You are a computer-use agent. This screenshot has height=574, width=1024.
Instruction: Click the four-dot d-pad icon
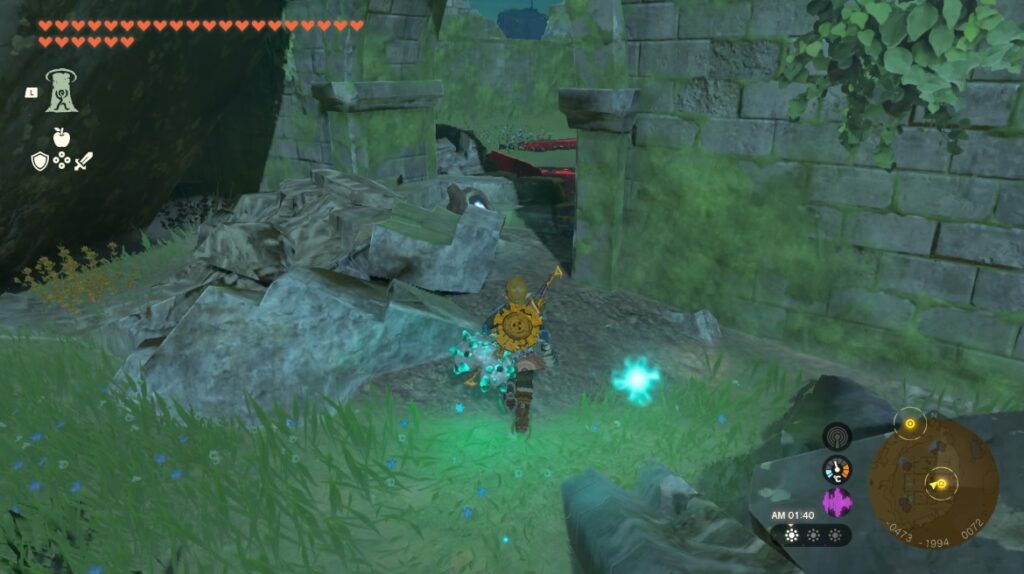click(62, 160)
